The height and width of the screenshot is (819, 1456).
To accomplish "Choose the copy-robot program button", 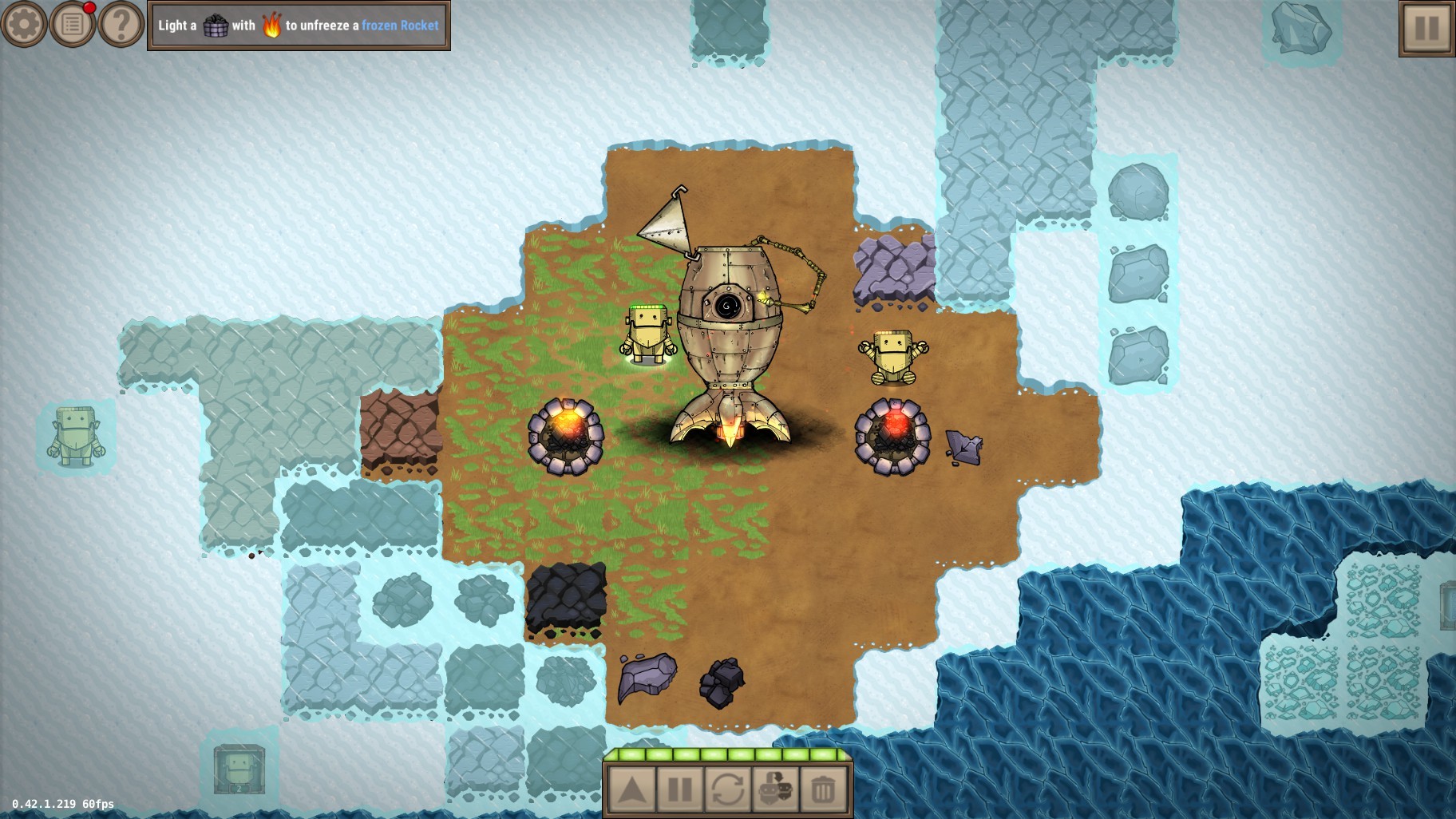I will (x=775, y=789).
